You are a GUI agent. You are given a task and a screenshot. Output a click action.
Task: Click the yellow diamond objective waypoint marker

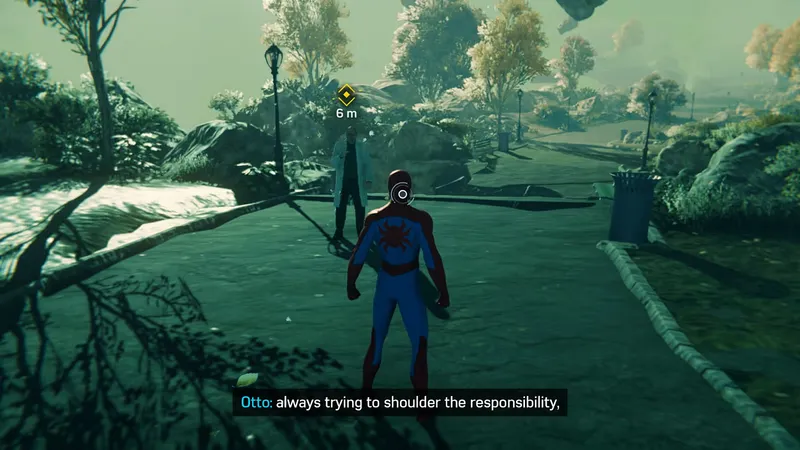tap(346, 96)
